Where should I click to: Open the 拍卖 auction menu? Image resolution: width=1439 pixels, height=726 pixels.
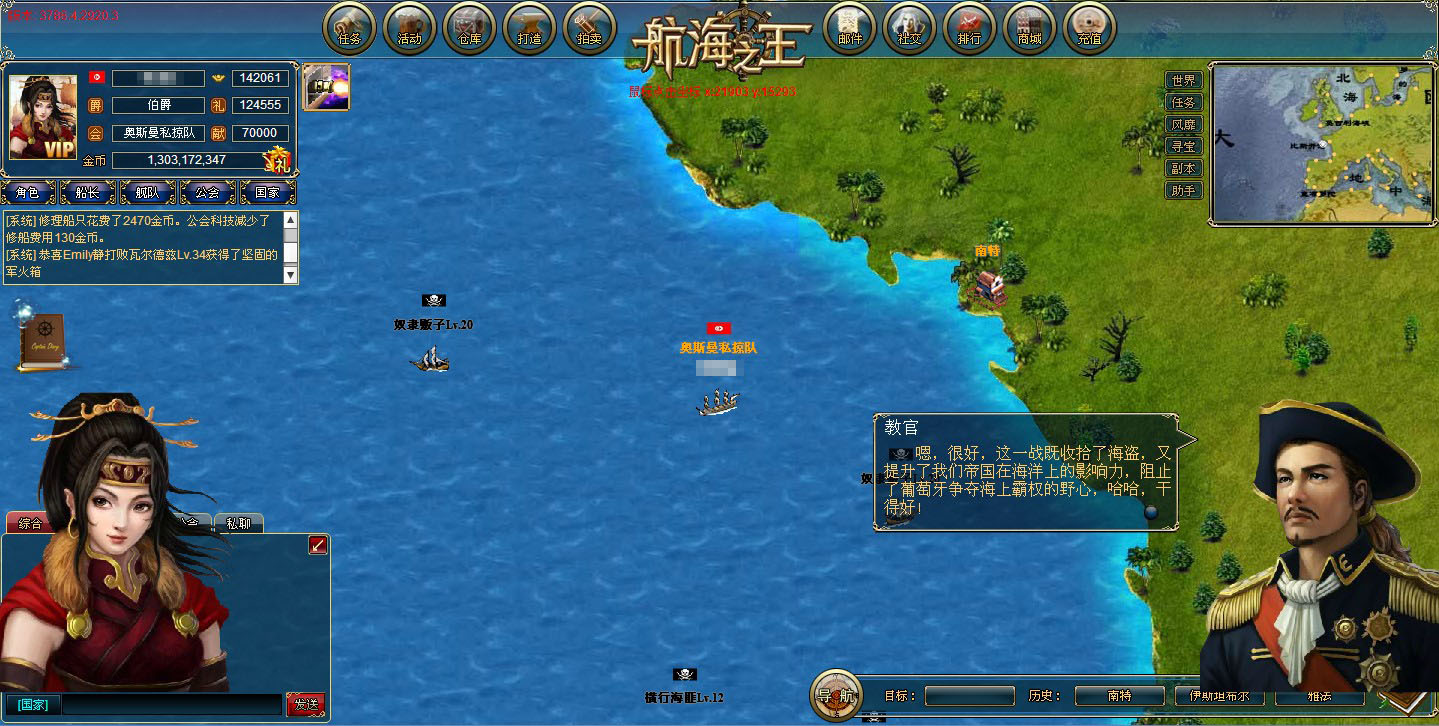589,29
